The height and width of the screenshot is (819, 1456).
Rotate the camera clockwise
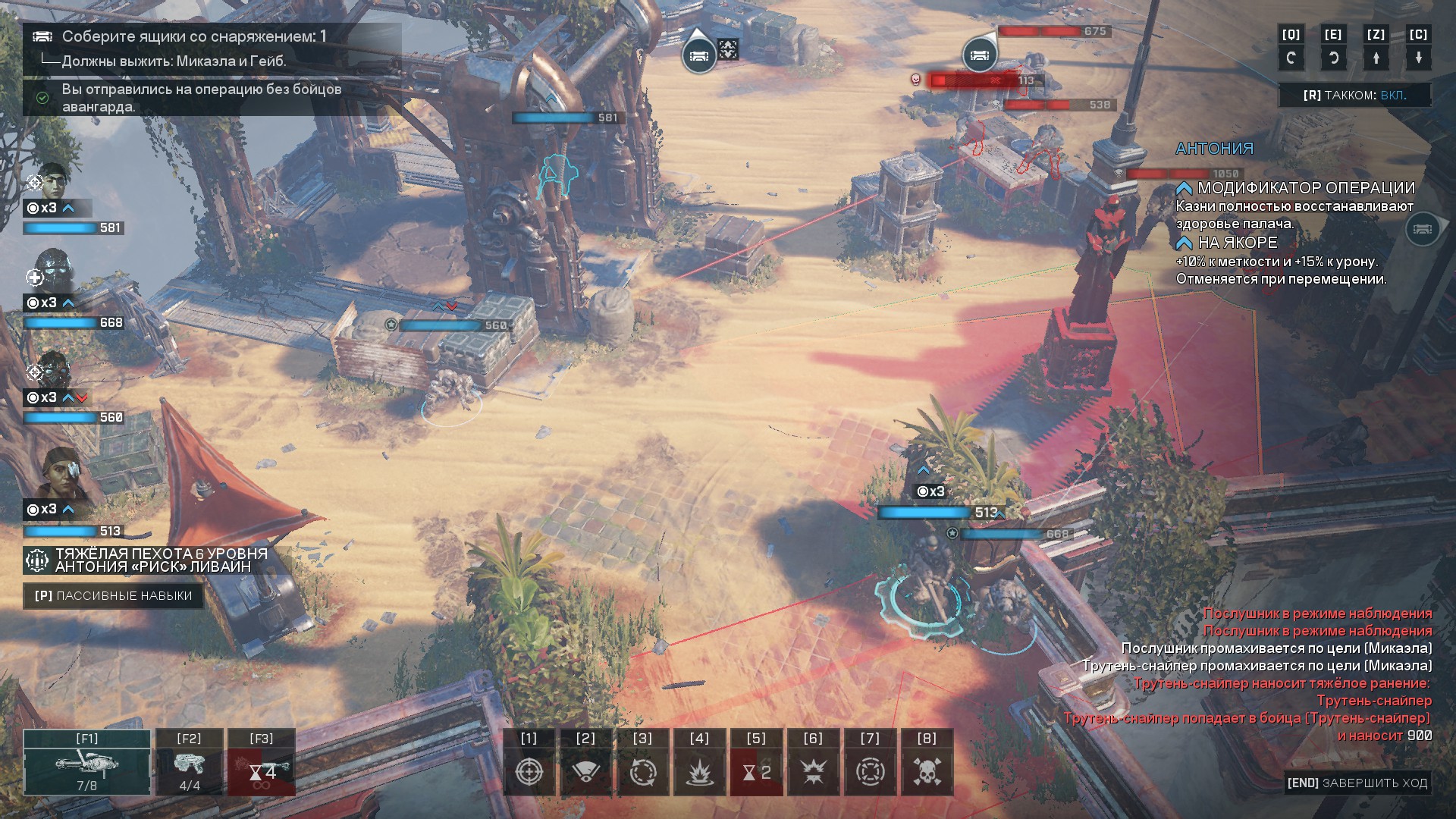pyautogui.click(x=1333, y=58)
